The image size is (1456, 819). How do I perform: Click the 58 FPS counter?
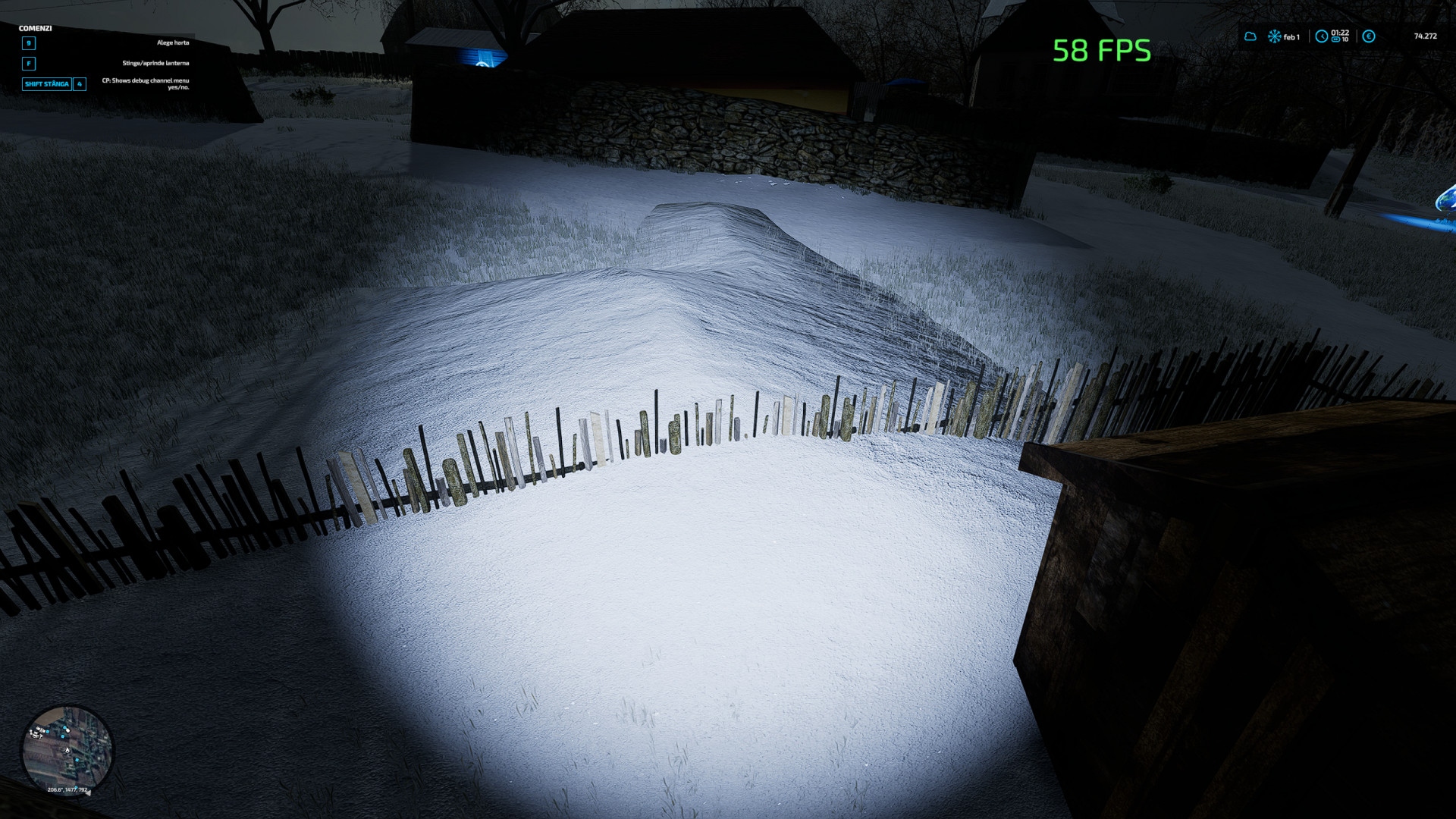tap(1100, 52)
